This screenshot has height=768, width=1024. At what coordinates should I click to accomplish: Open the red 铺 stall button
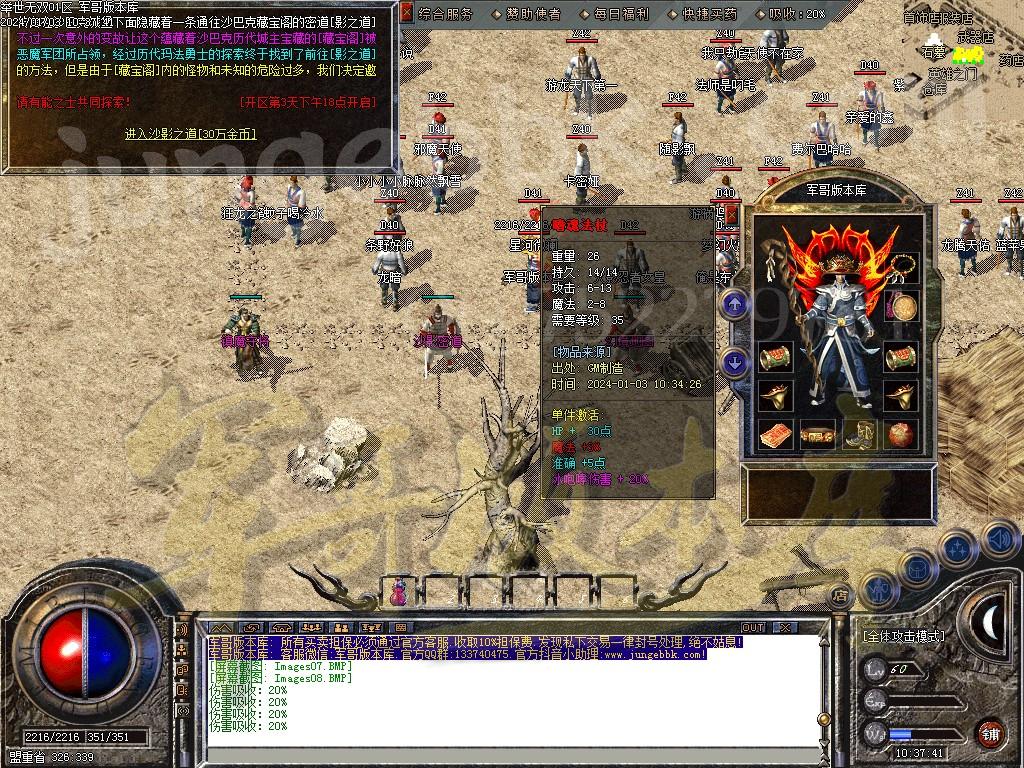click(990, 733)
